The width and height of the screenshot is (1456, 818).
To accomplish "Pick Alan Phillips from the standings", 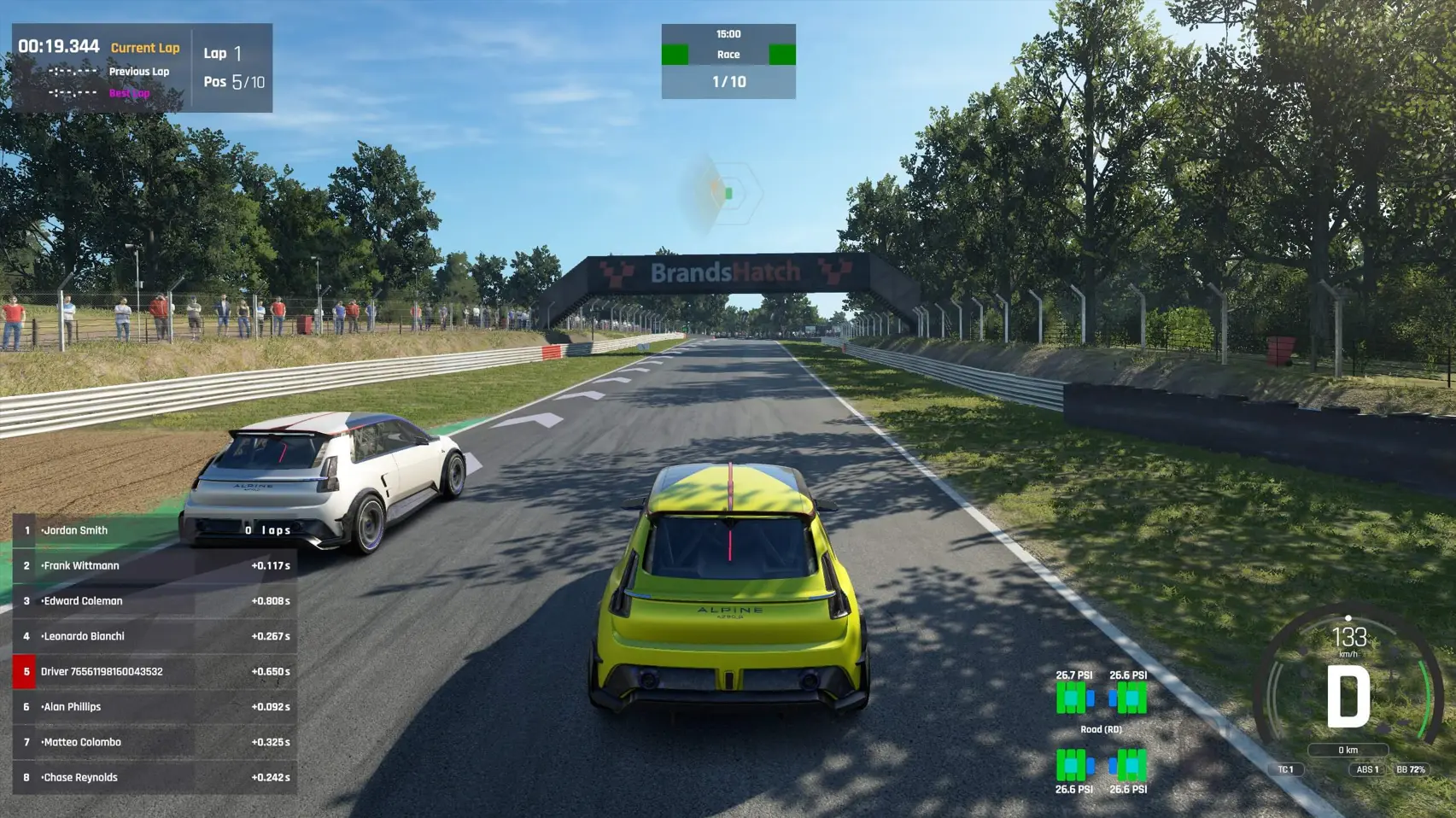I will tap(154, 707).
